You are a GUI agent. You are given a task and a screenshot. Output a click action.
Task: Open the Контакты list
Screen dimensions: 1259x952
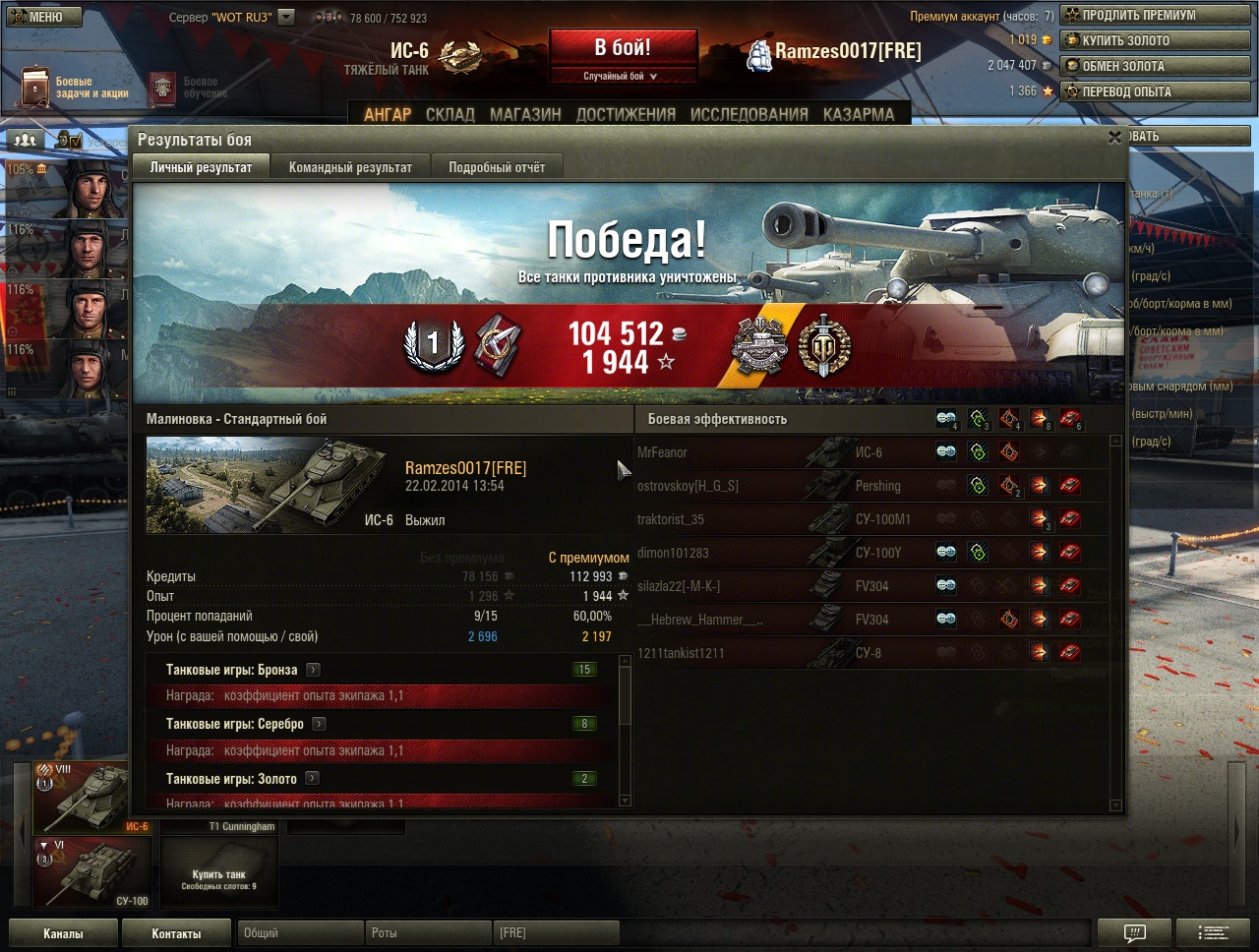coord(176,933)
